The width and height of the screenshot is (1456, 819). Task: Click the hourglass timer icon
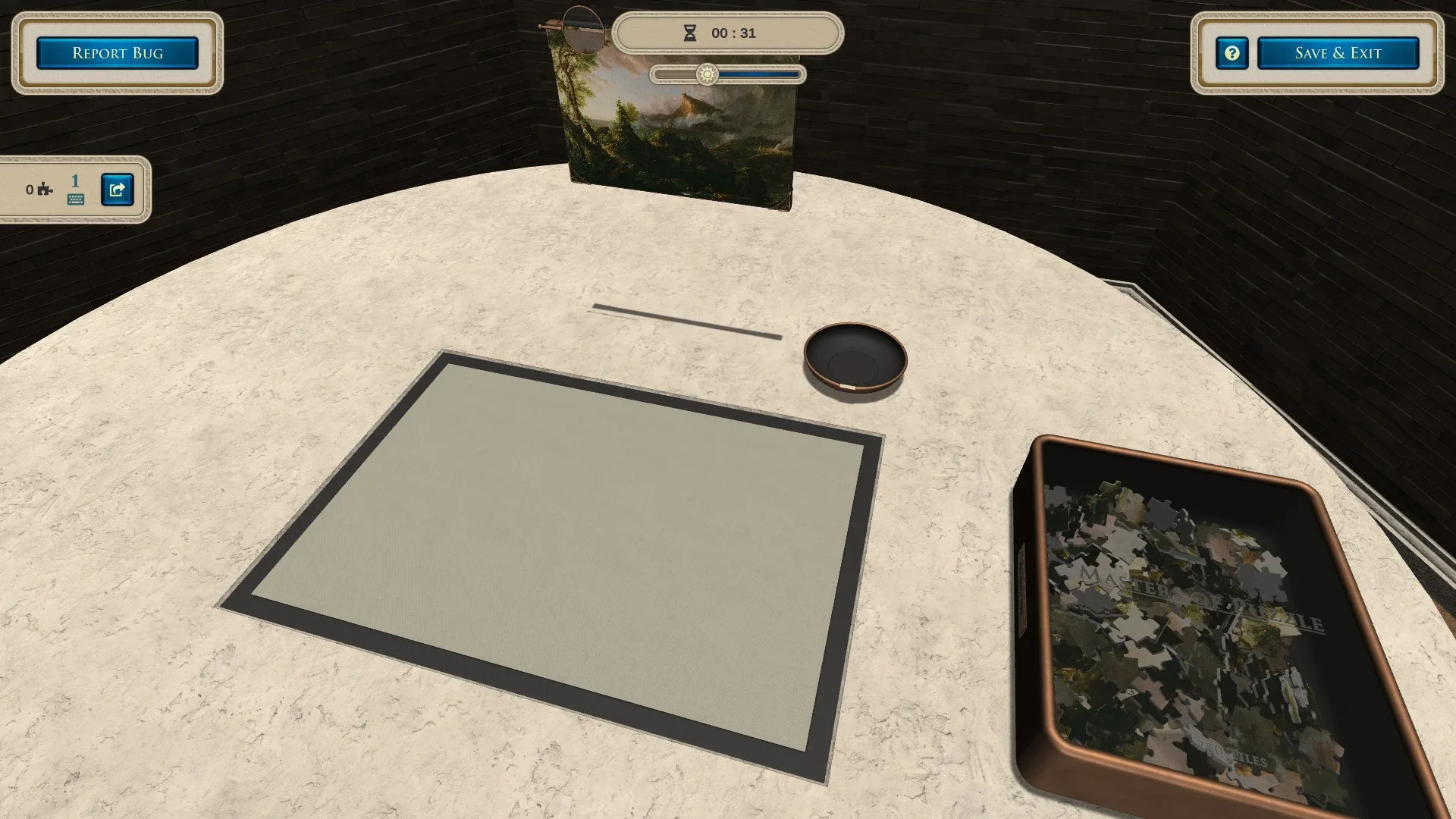689,32
